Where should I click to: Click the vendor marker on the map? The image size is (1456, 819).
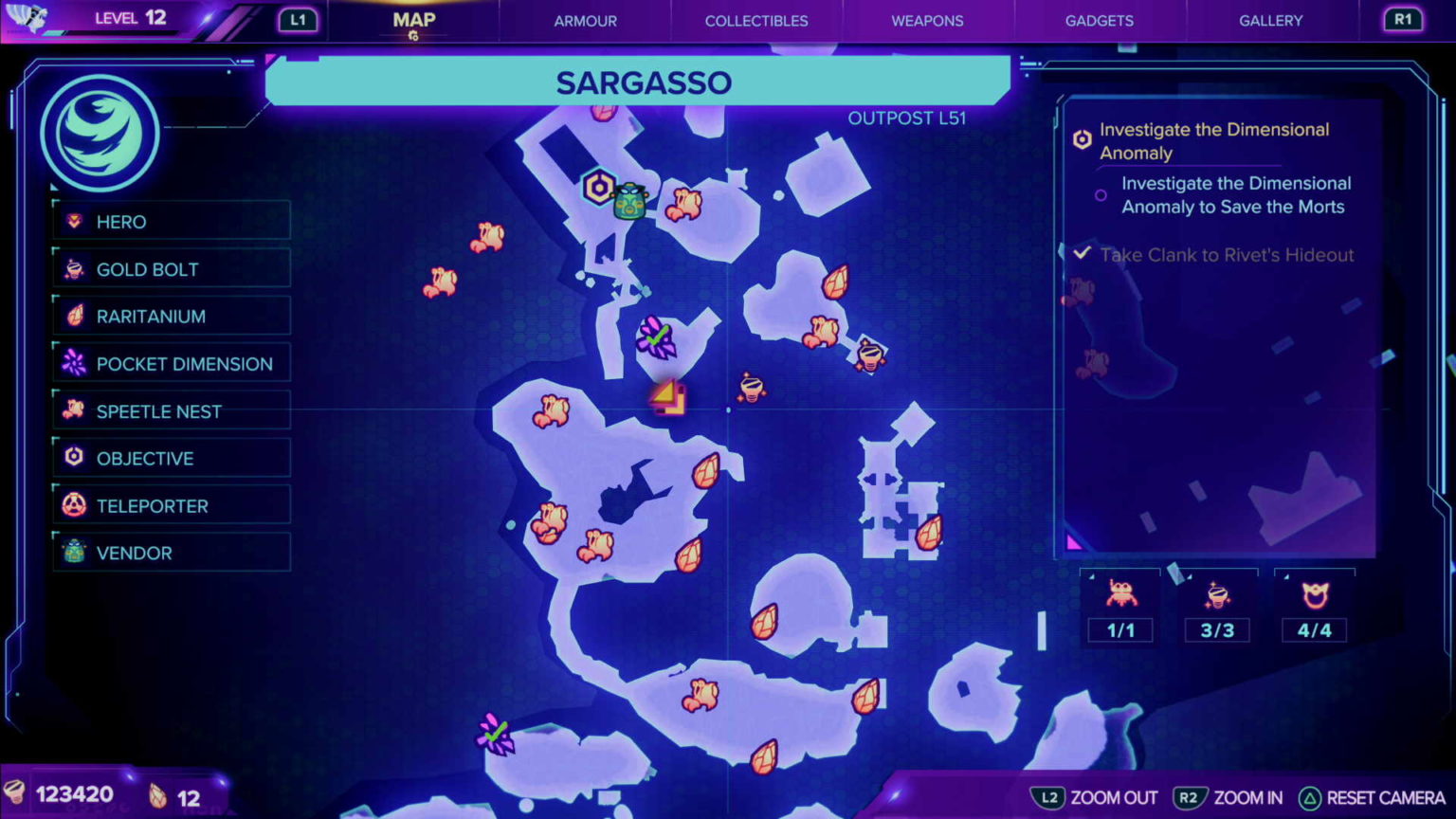[x=630, y=201]
